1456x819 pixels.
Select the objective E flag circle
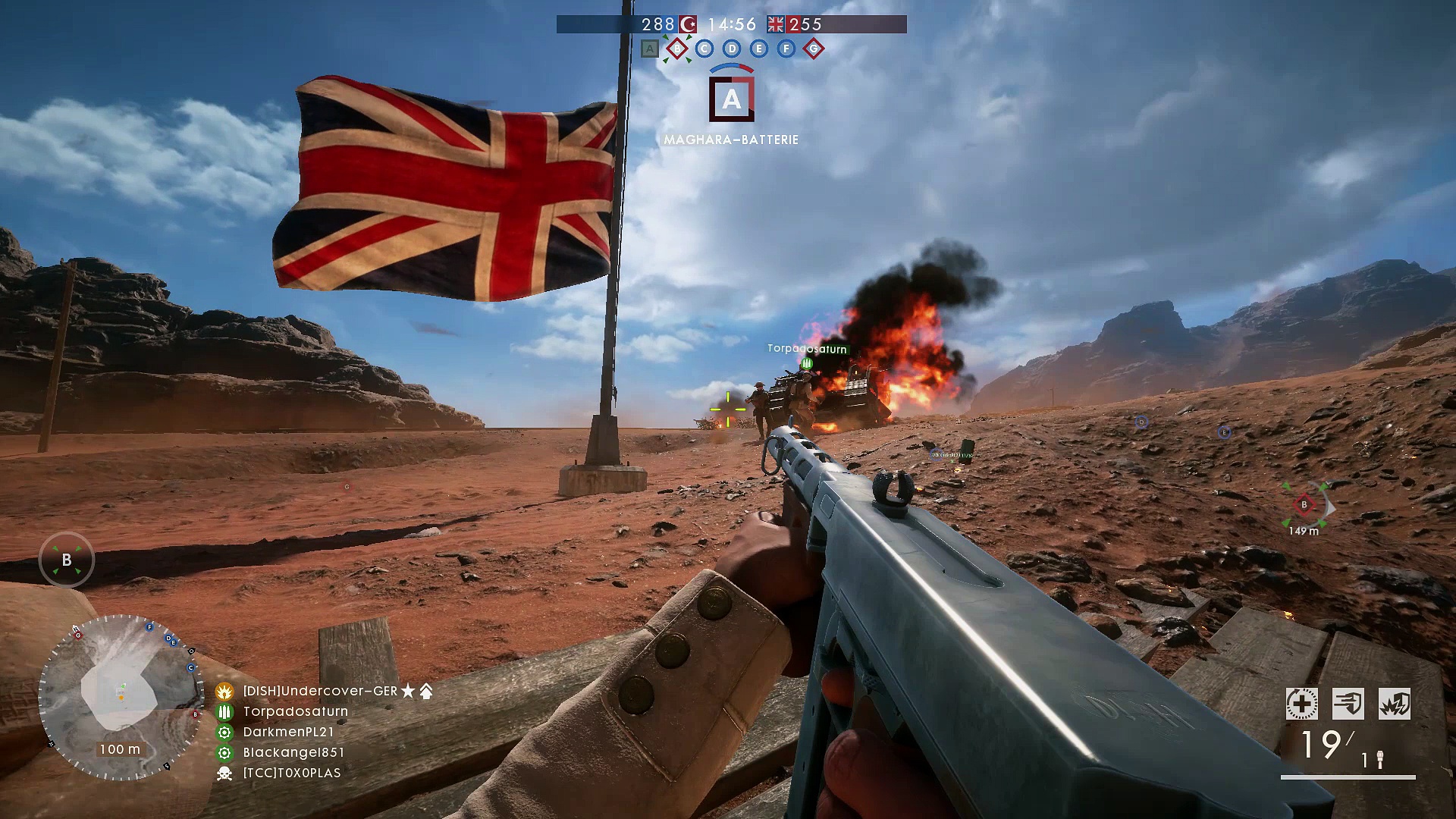coord(759,49)
